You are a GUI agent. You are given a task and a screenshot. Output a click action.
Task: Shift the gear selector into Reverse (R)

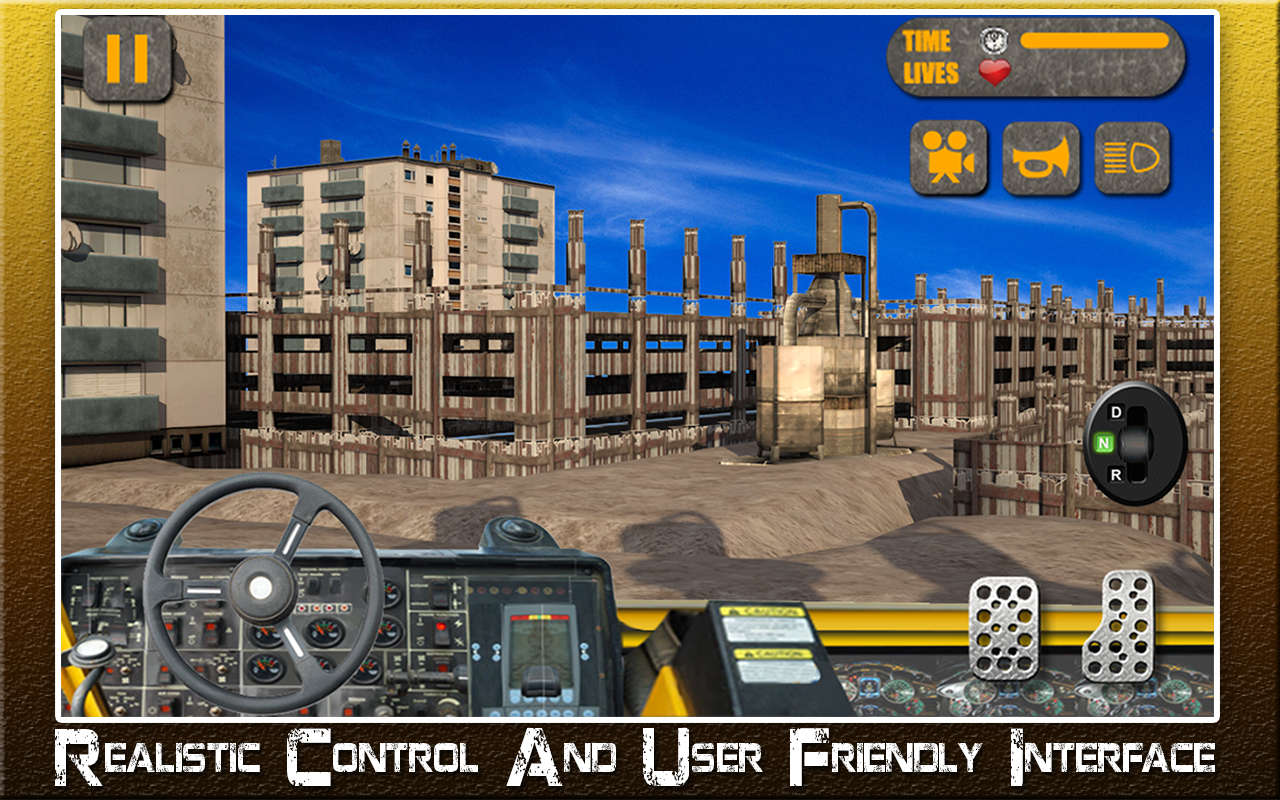click(x=1115, y=472)
